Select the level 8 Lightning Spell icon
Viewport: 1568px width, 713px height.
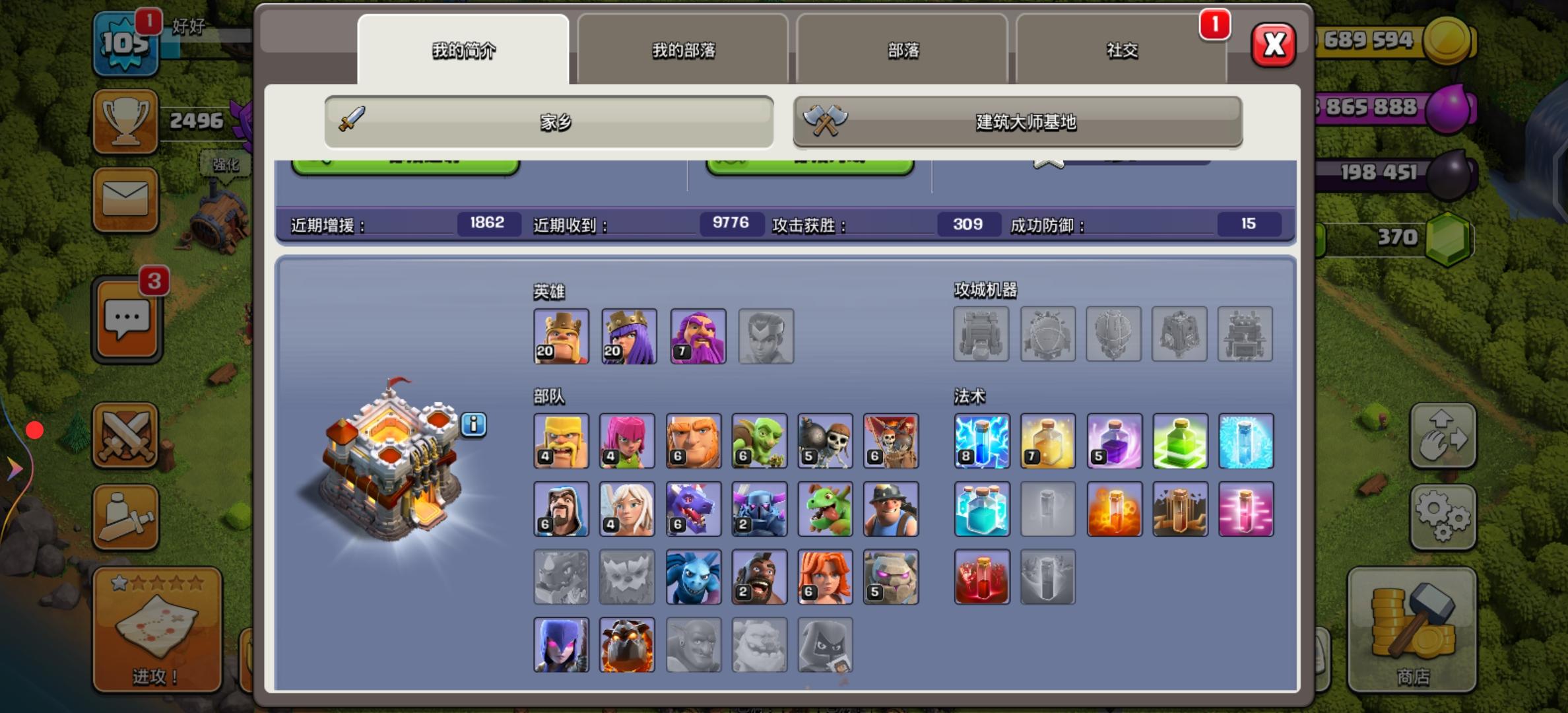(x=981, y=441)
